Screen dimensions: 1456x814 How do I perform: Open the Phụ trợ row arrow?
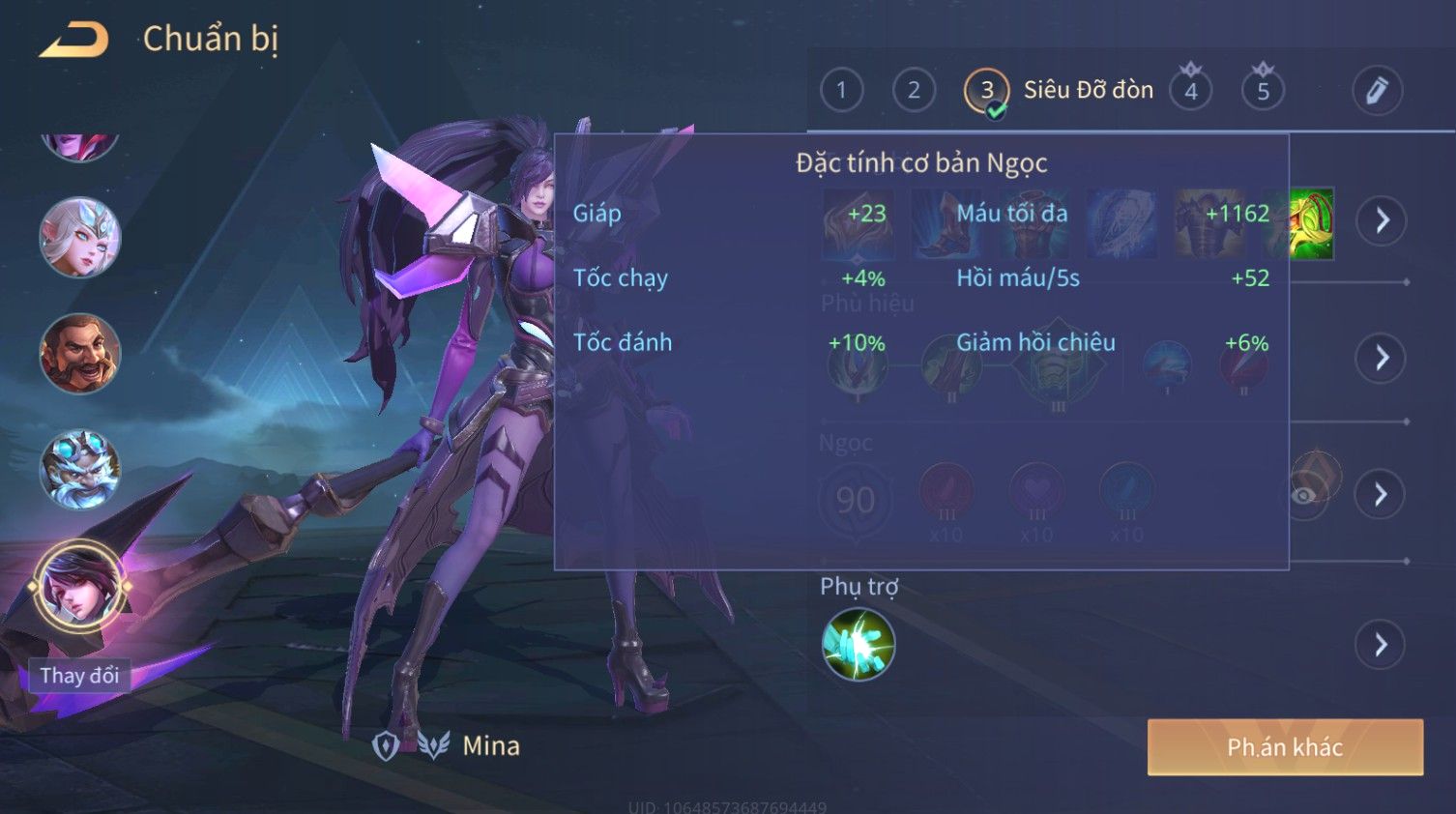click(1382, 645)
